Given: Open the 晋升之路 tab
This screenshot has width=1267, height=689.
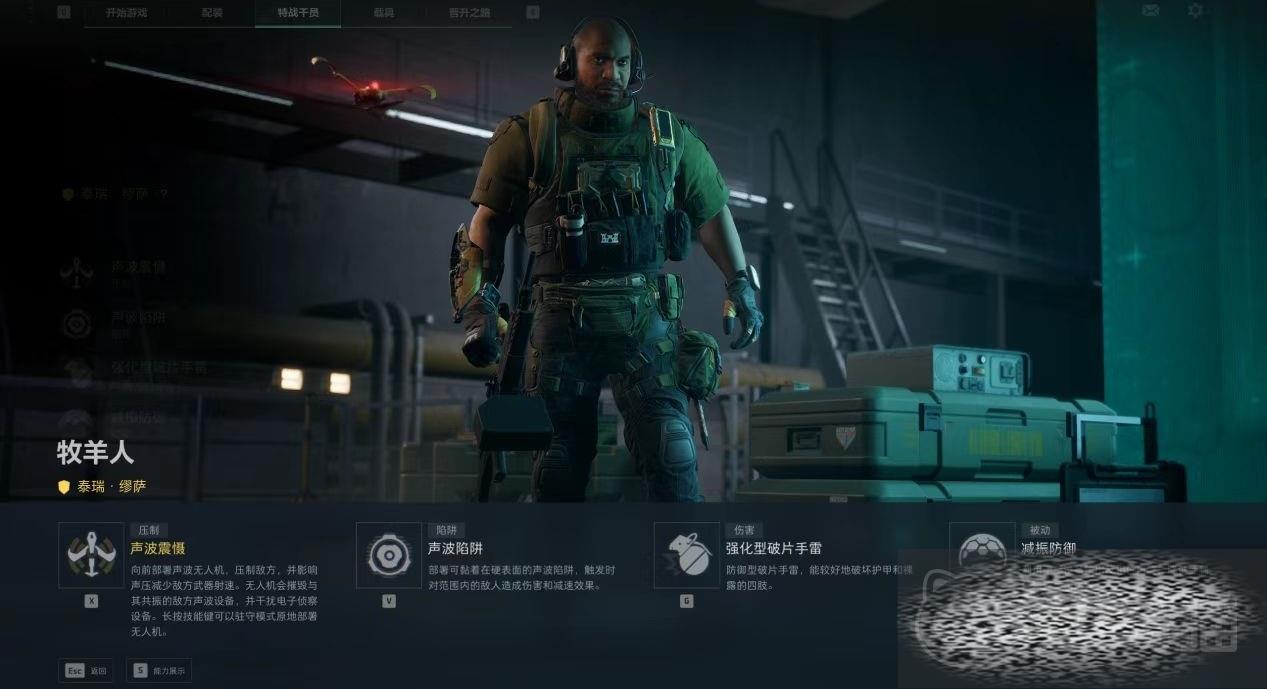Looking at the screenshot, I should [470, 13].
